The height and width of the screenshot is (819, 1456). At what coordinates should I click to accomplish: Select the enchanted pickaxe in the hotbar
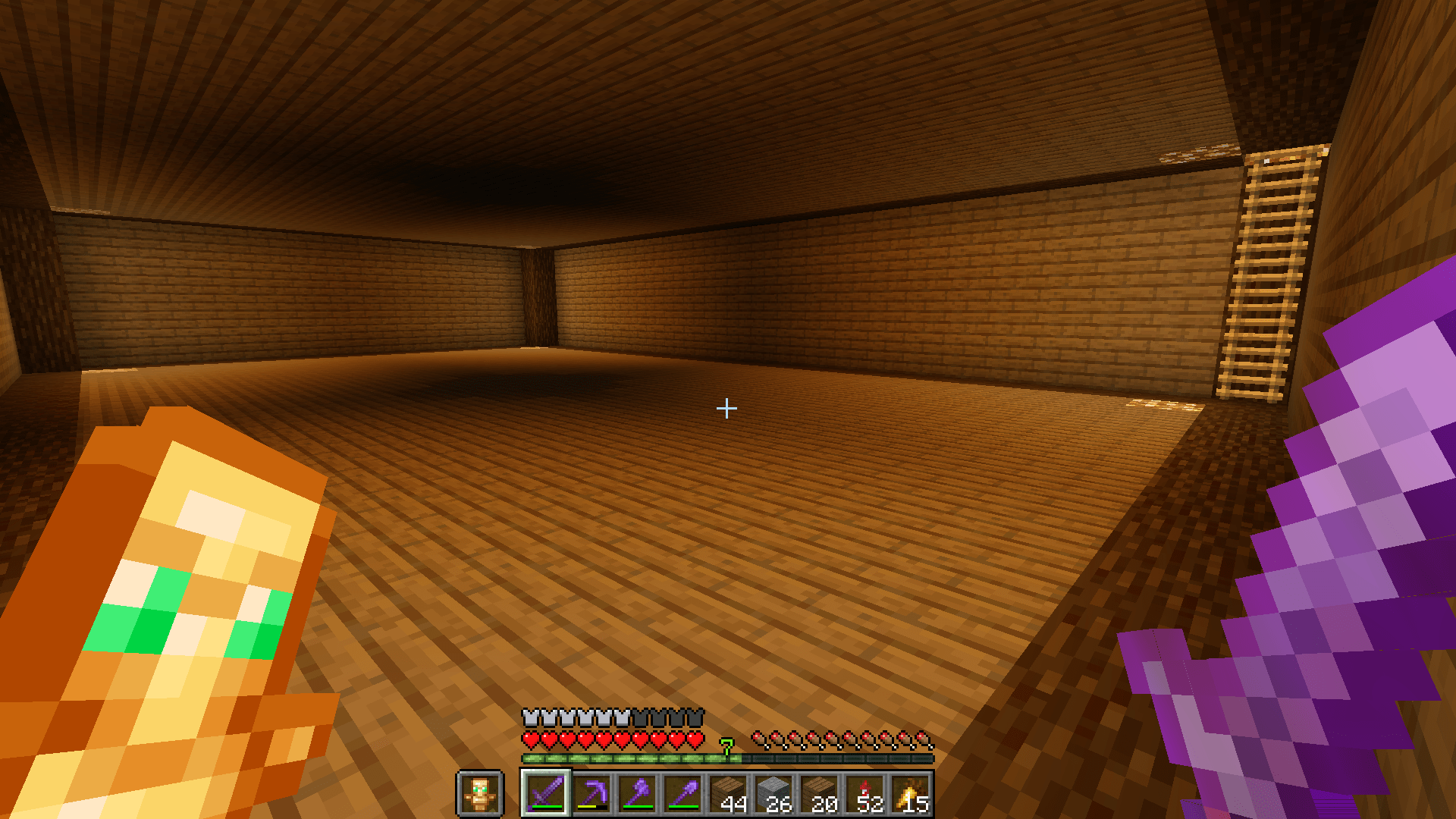tap(591, 794)
